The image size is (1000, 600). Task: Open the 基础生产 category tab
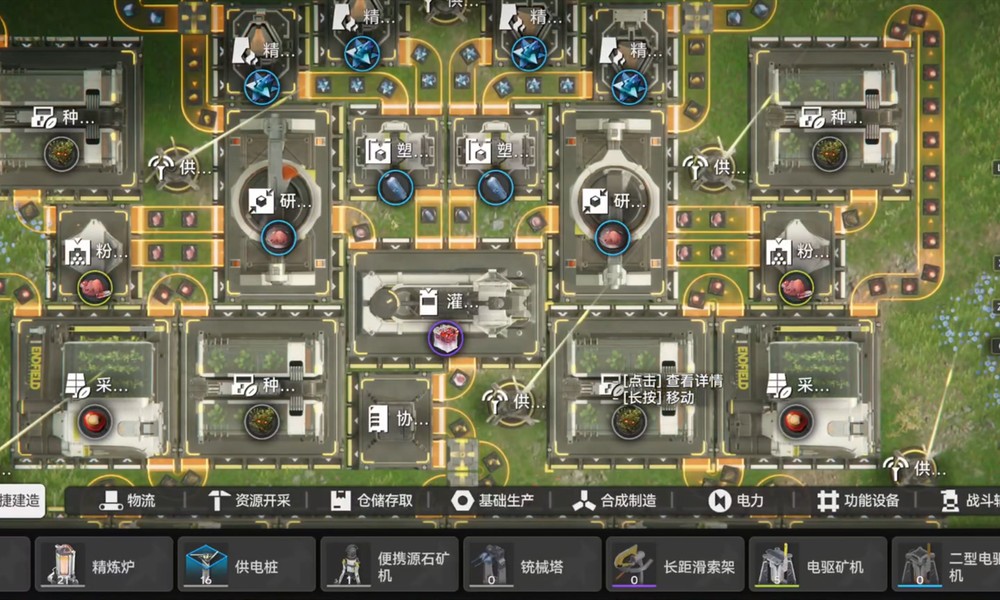click(x=492, y=501)
